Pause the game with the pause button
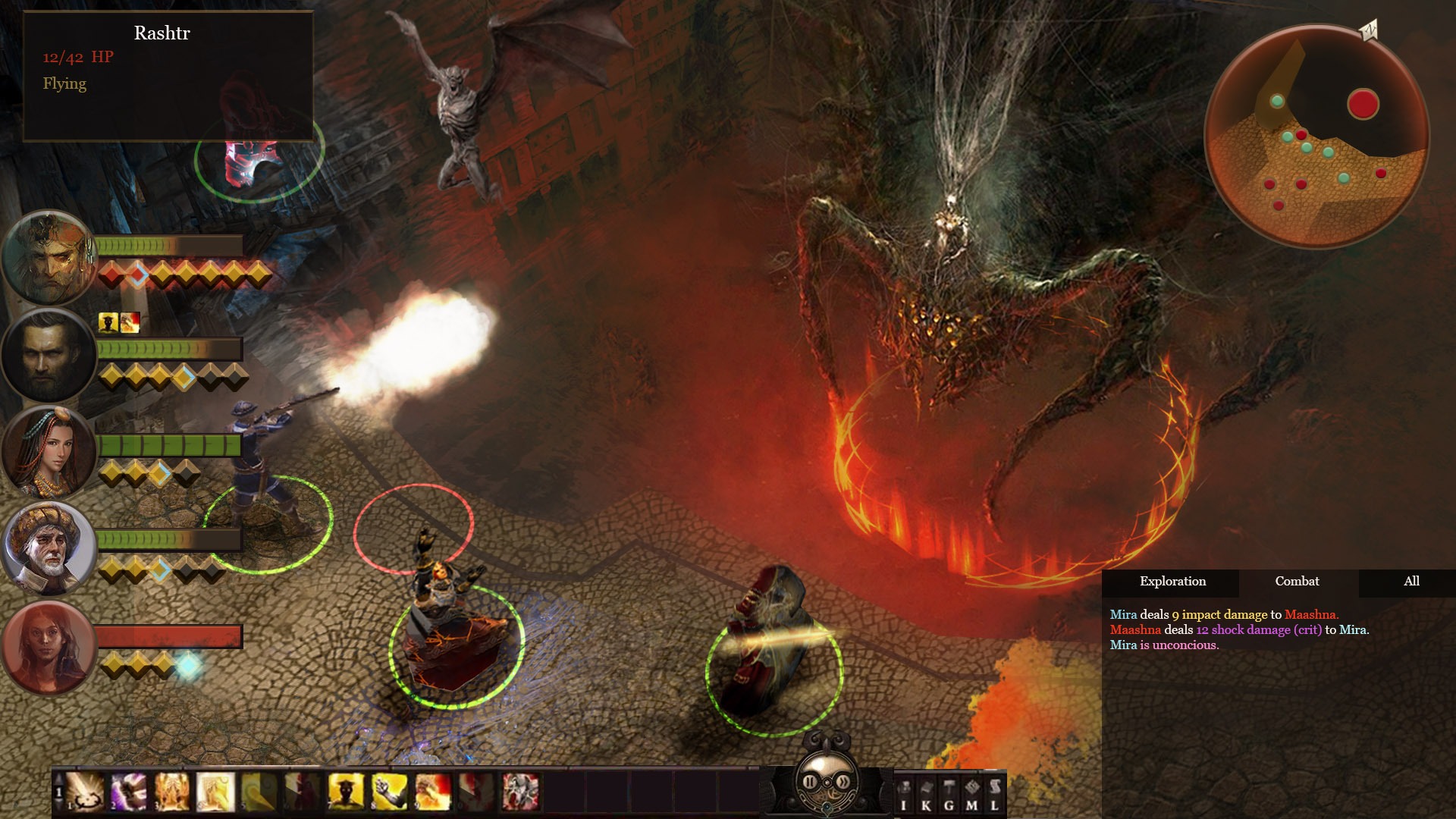The height and width of the screenshot is (819, 1456). pos(810,781)
